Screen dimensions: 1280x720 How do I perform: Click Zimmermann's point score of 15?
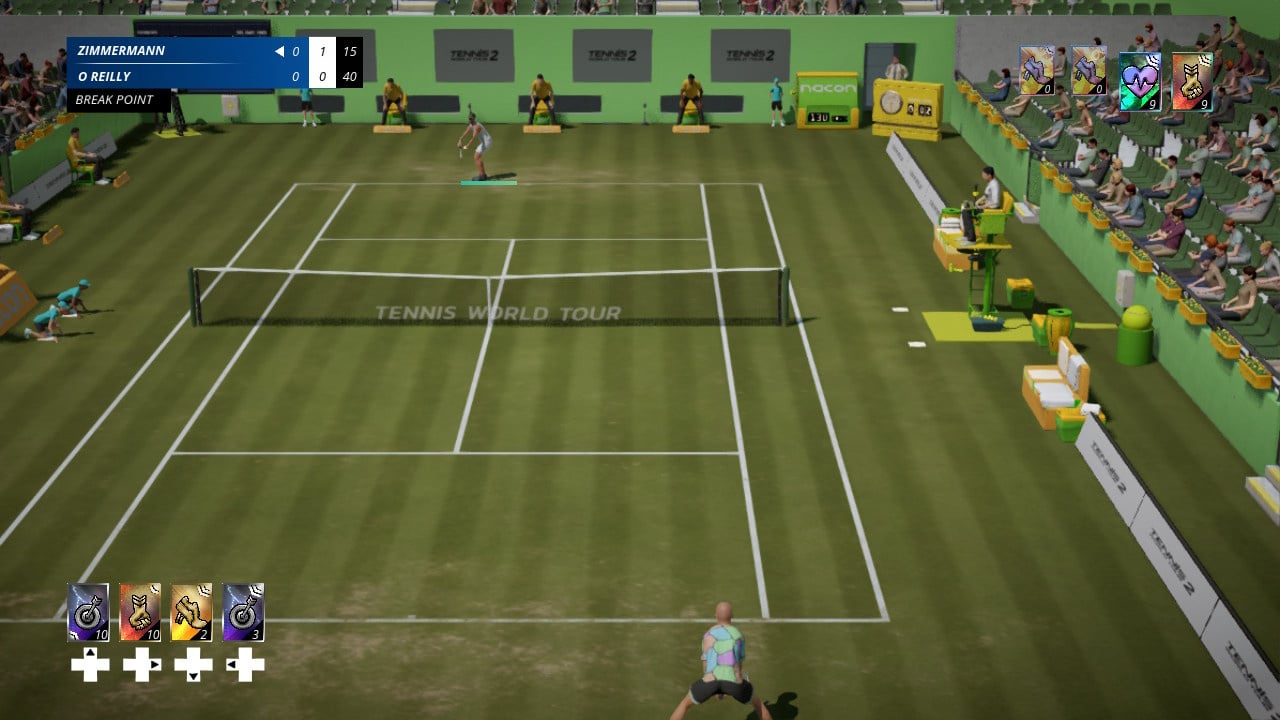coord(349,51)
